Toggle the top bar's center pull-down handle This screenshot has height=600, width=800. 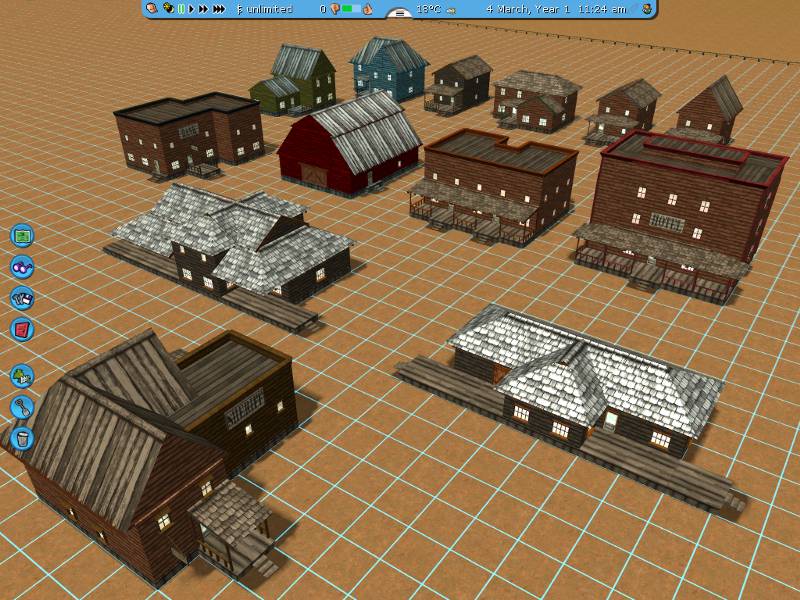click(x=400, y=13)
